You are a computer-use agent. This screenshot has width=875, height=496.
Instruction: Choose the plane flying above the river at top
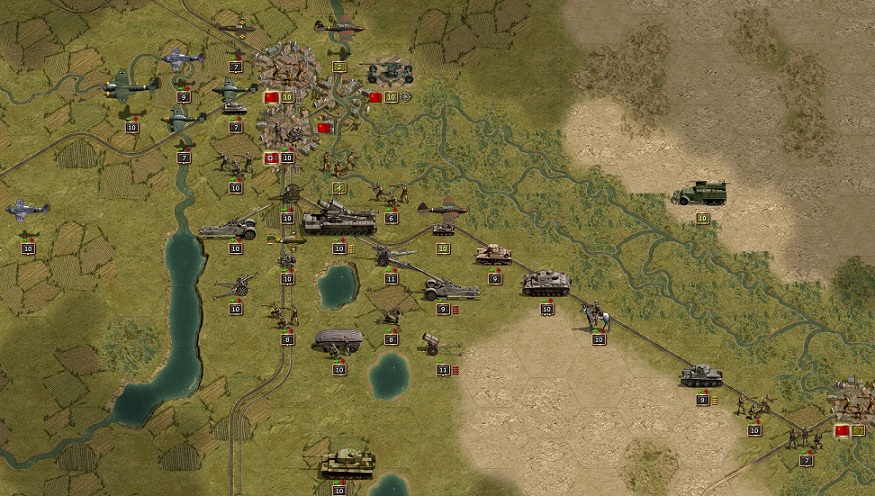tap(339, 27)
